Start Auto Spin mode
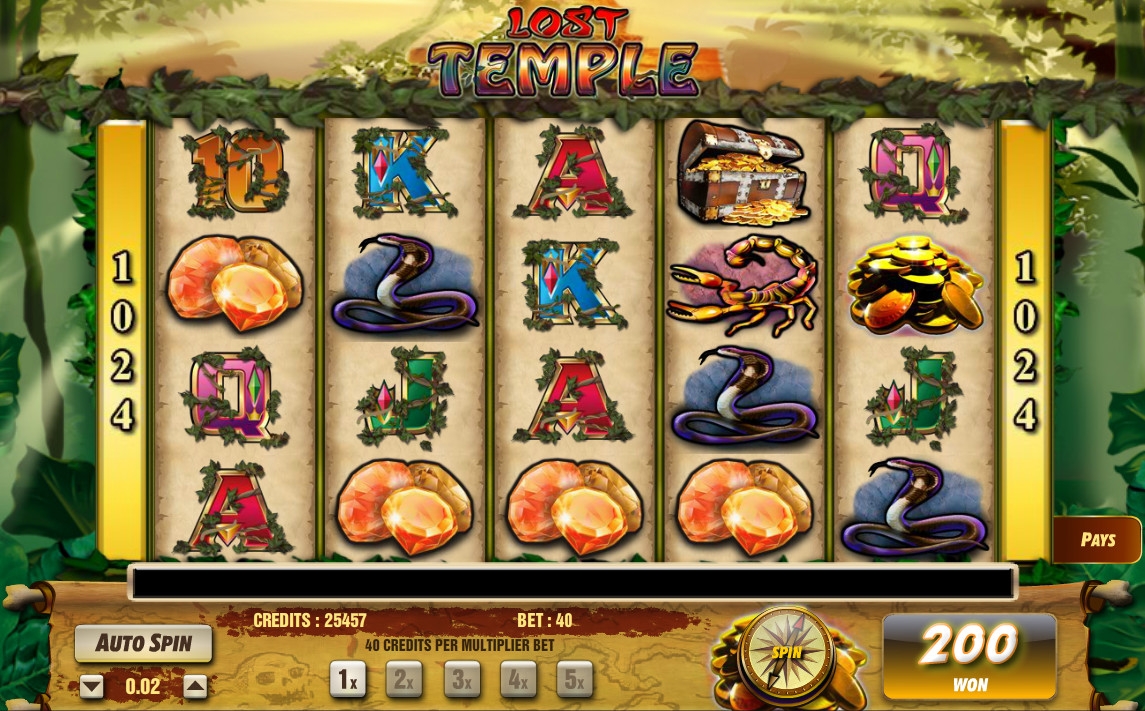The image size is (1145, 711). pos(144,643)
